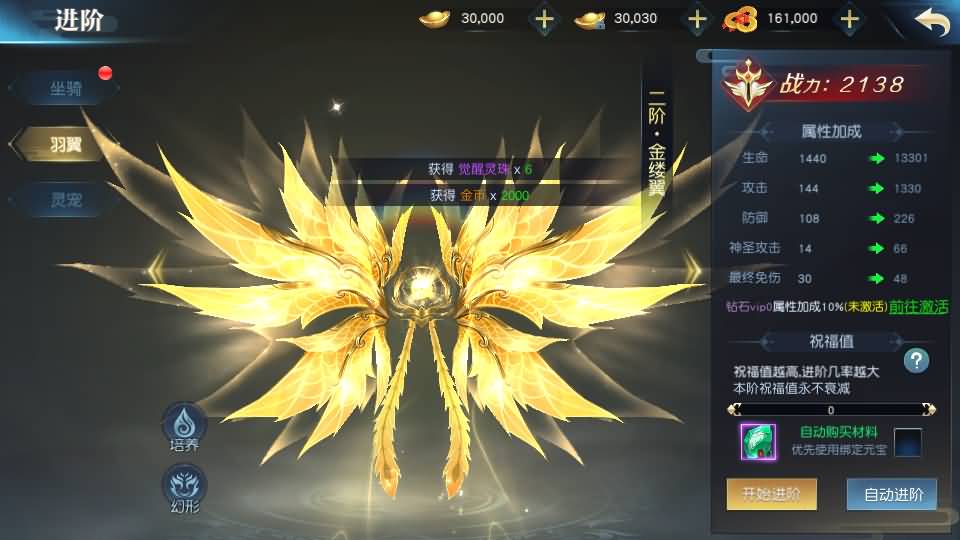Switch to the 坐骑 mount tab
This screenshot has height=540, width=960.
[66, 89]
